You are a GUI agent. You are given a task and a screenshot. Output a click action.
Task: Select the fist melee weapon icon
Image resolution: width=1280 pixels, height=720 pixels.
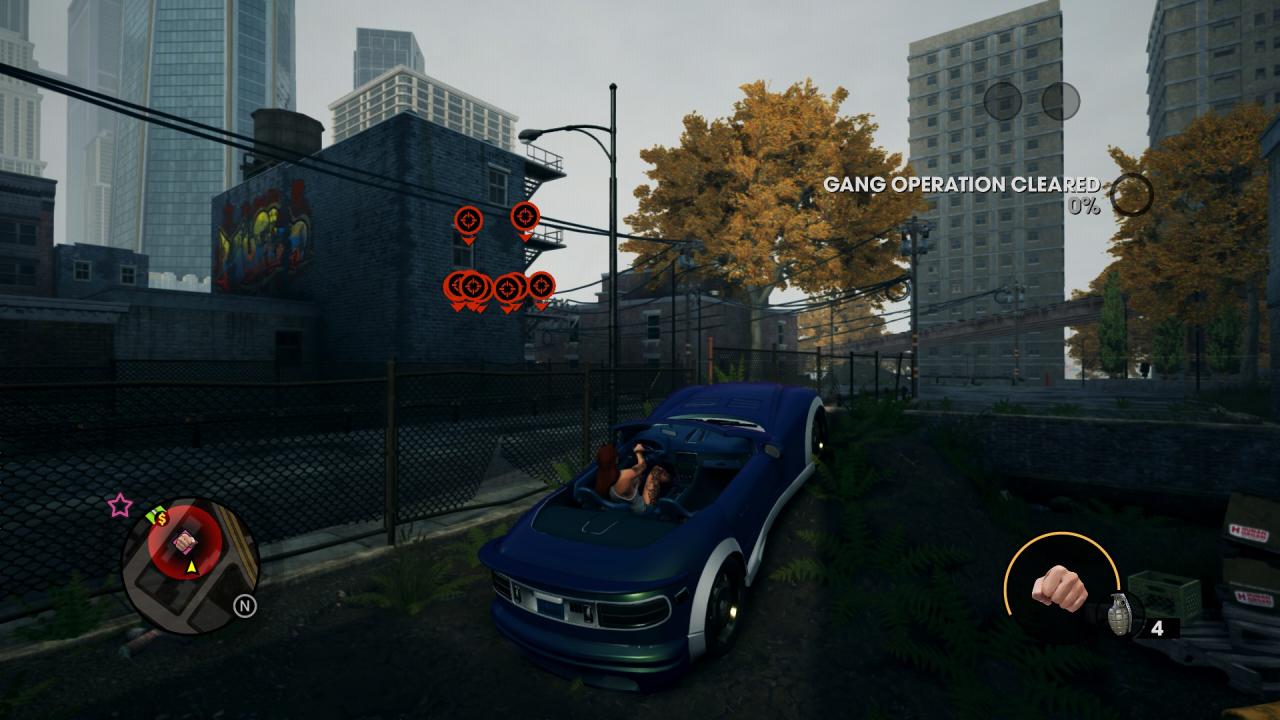click(x=1058, y=588)
